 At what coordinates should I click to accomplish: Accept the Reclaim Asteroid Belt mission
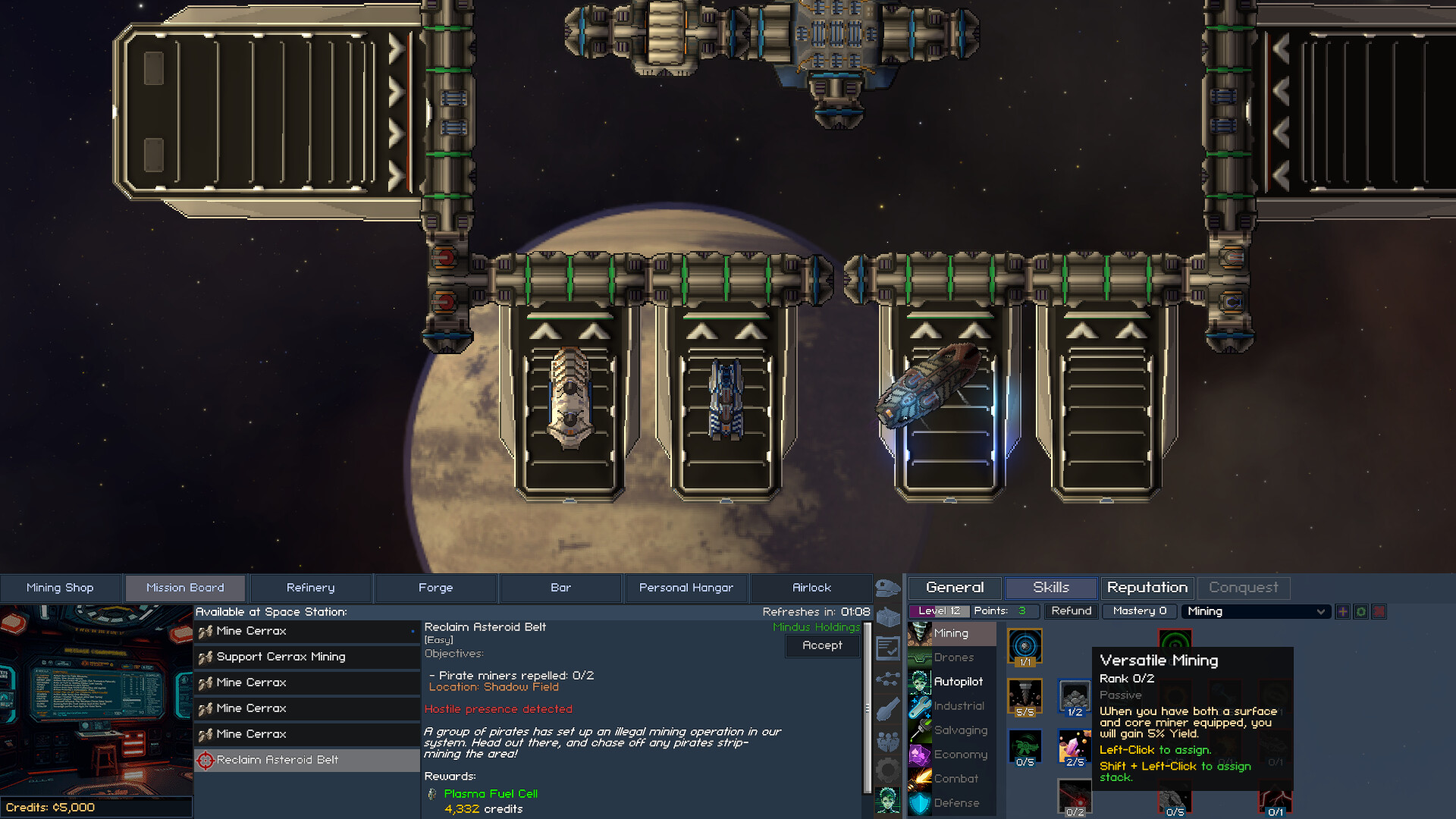click(x=822, y=645)
